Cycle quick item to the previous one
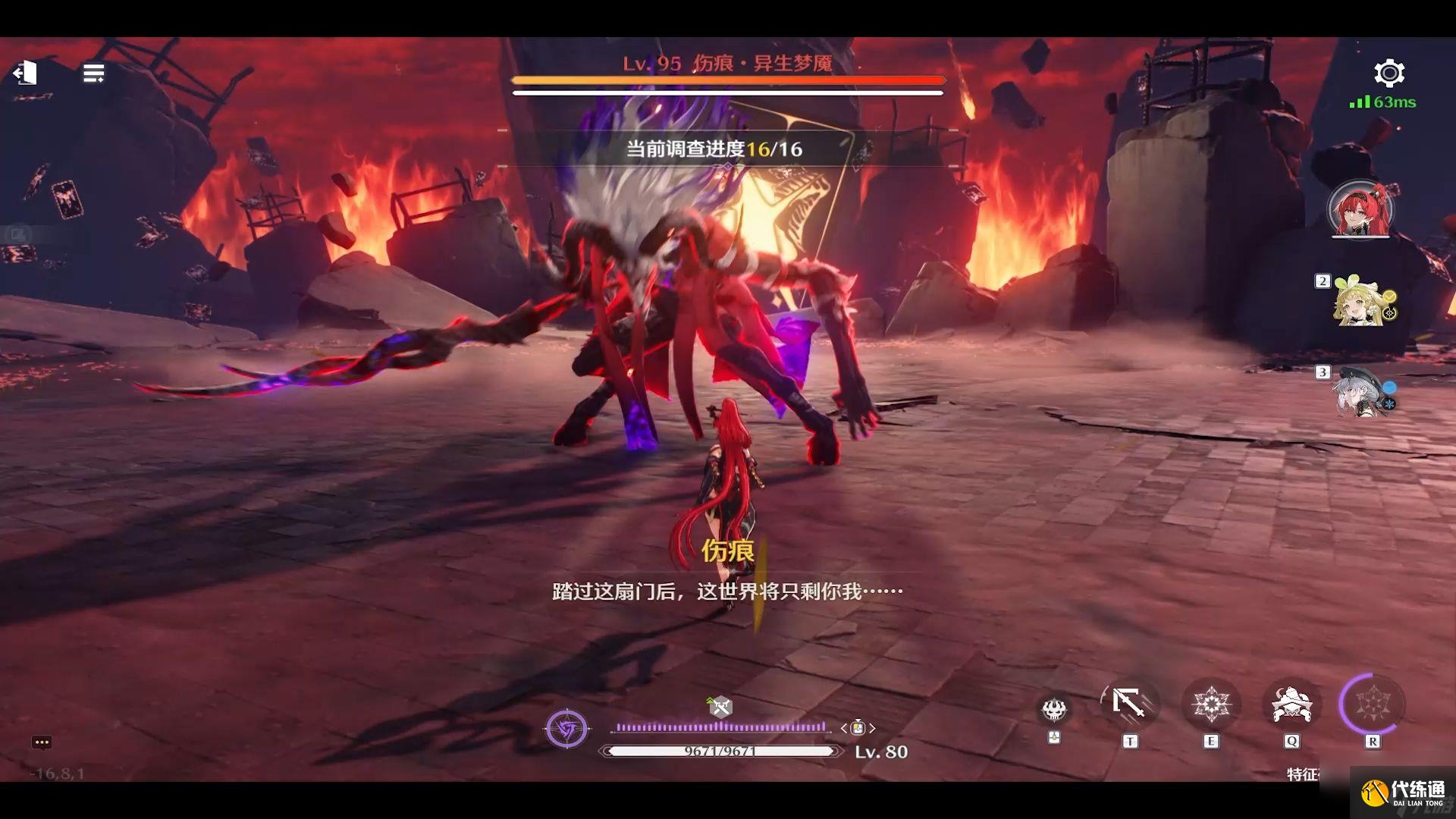The width and height of the screenshot is (1456, 819). (843, 728)
